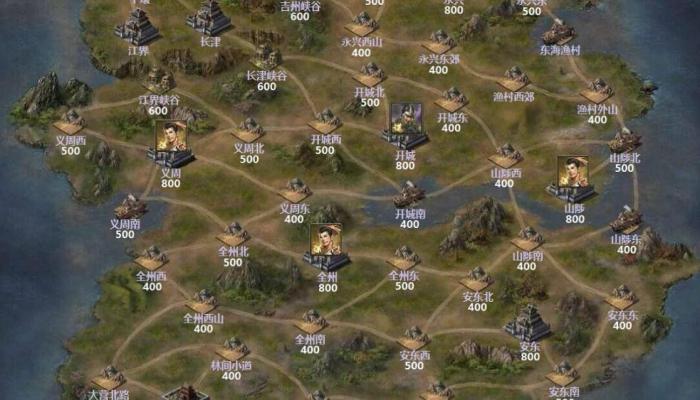Viewport: 700px width, 400px height.
Task: Choose the 义周西 camp node
Action: click(x=70, y=122)
